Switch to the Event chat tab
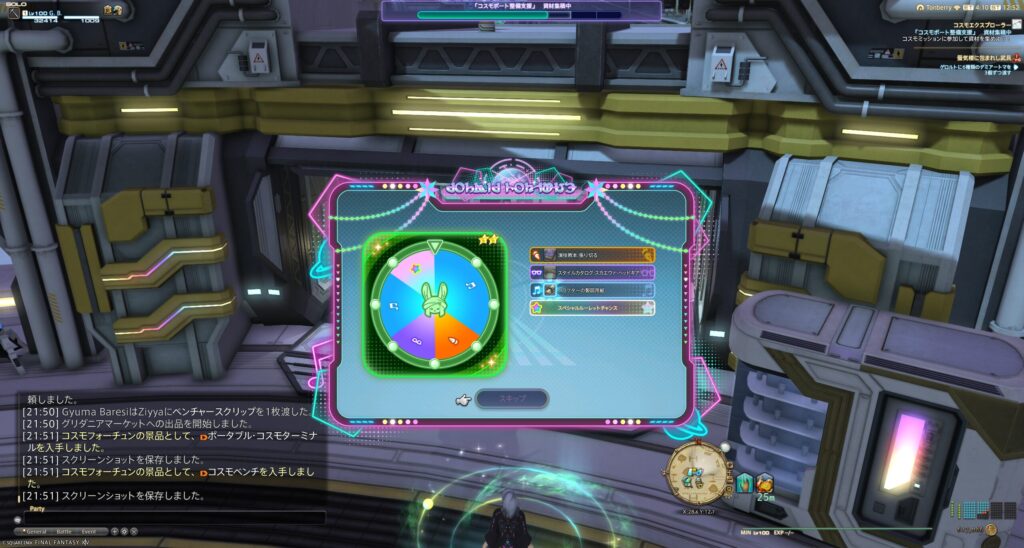Image resolution: width=1024 pixels, height=548 pixels. coord(89,531)
